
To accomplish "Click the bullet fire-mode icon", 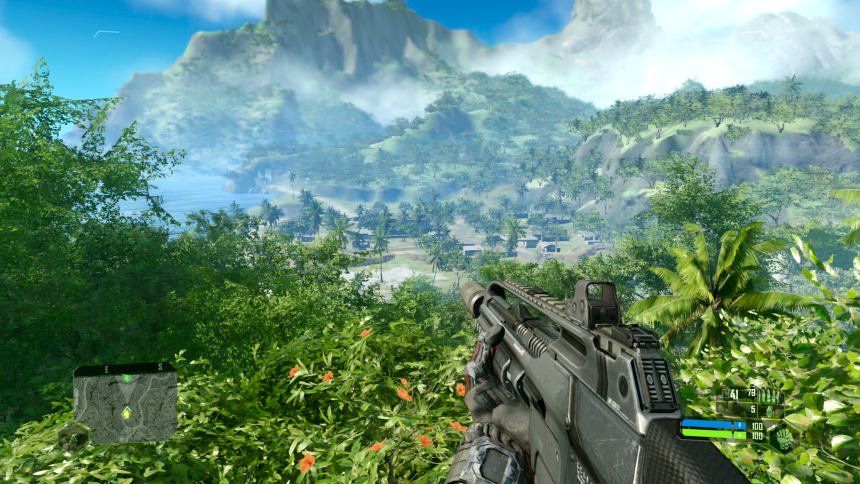I will point(768,395).
